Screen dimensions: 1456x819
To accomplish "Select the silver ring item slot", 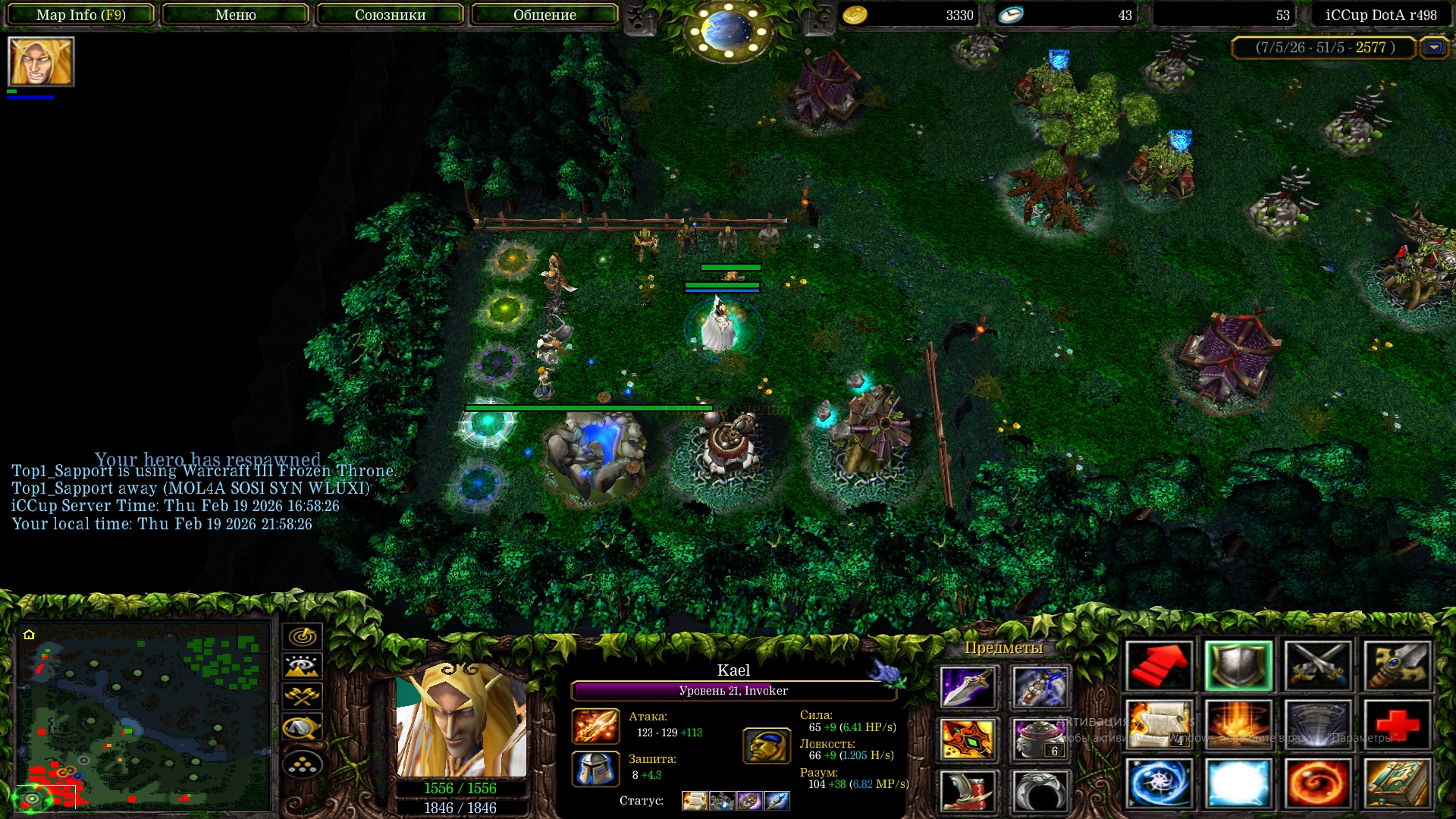I will pos(1040,790).
